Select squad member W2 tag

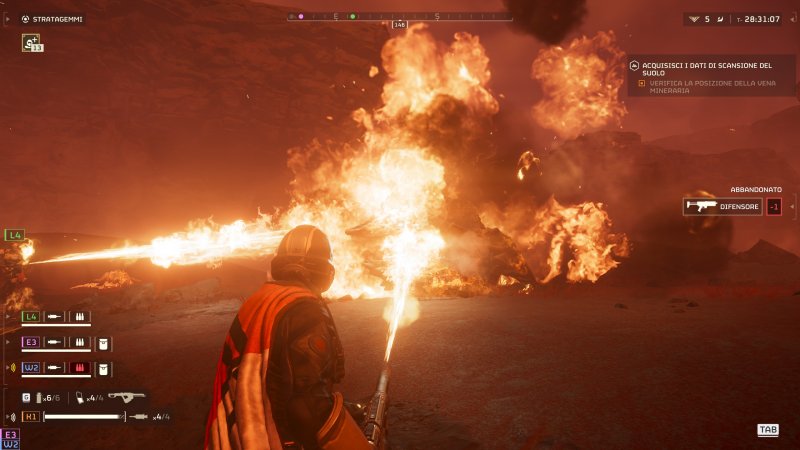(x=31, y=368)
